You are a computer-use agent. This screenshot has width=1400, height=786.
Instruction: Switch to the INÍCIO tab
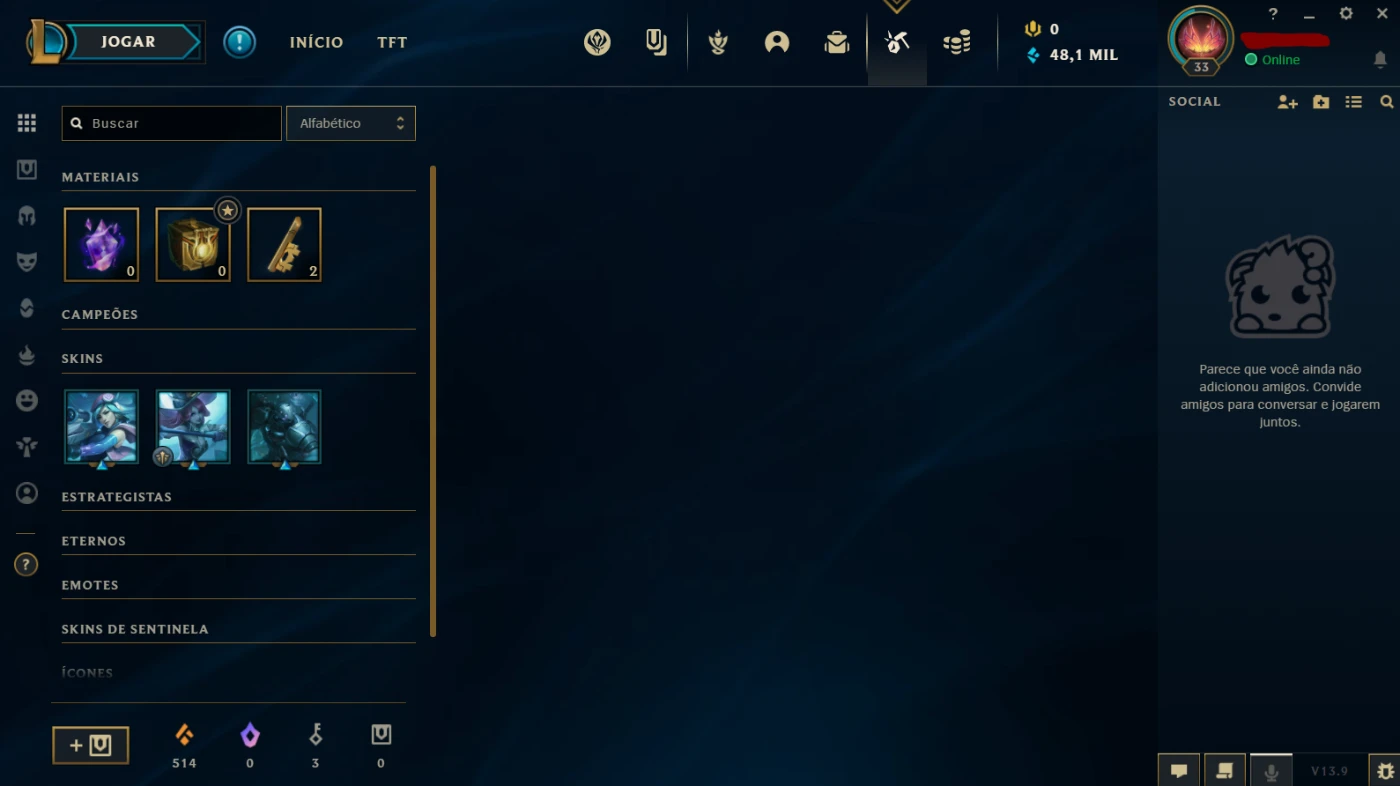click(x=316, y=42)
